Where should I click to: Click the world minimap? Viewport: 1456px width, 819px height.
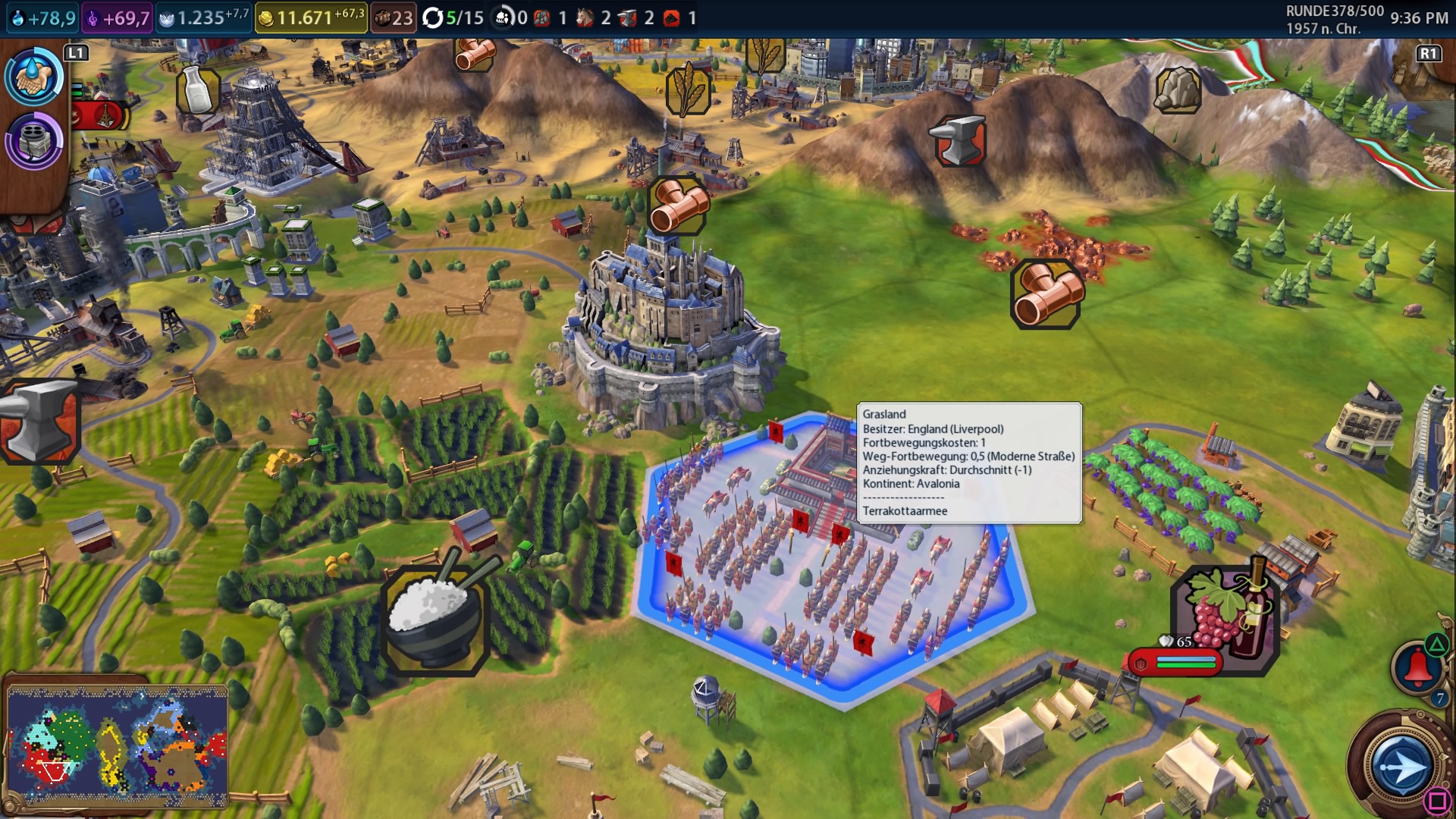coord(118,745)
